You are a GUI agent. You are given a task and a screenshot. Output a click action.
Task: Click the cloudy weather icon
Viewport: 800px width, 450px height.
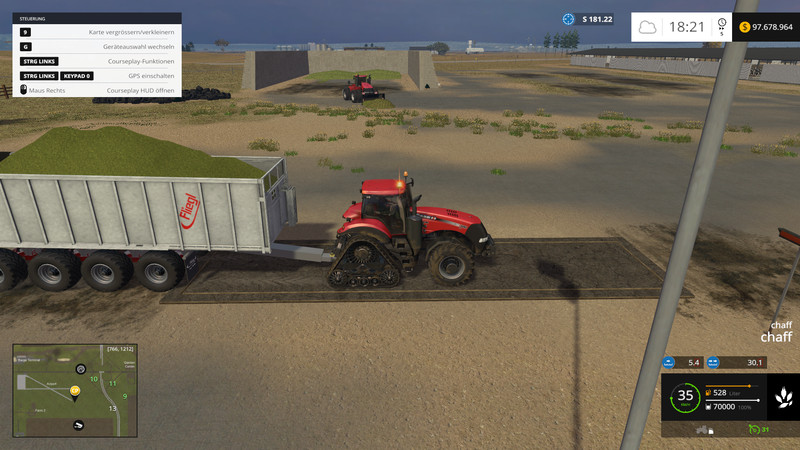pos(648,27)
